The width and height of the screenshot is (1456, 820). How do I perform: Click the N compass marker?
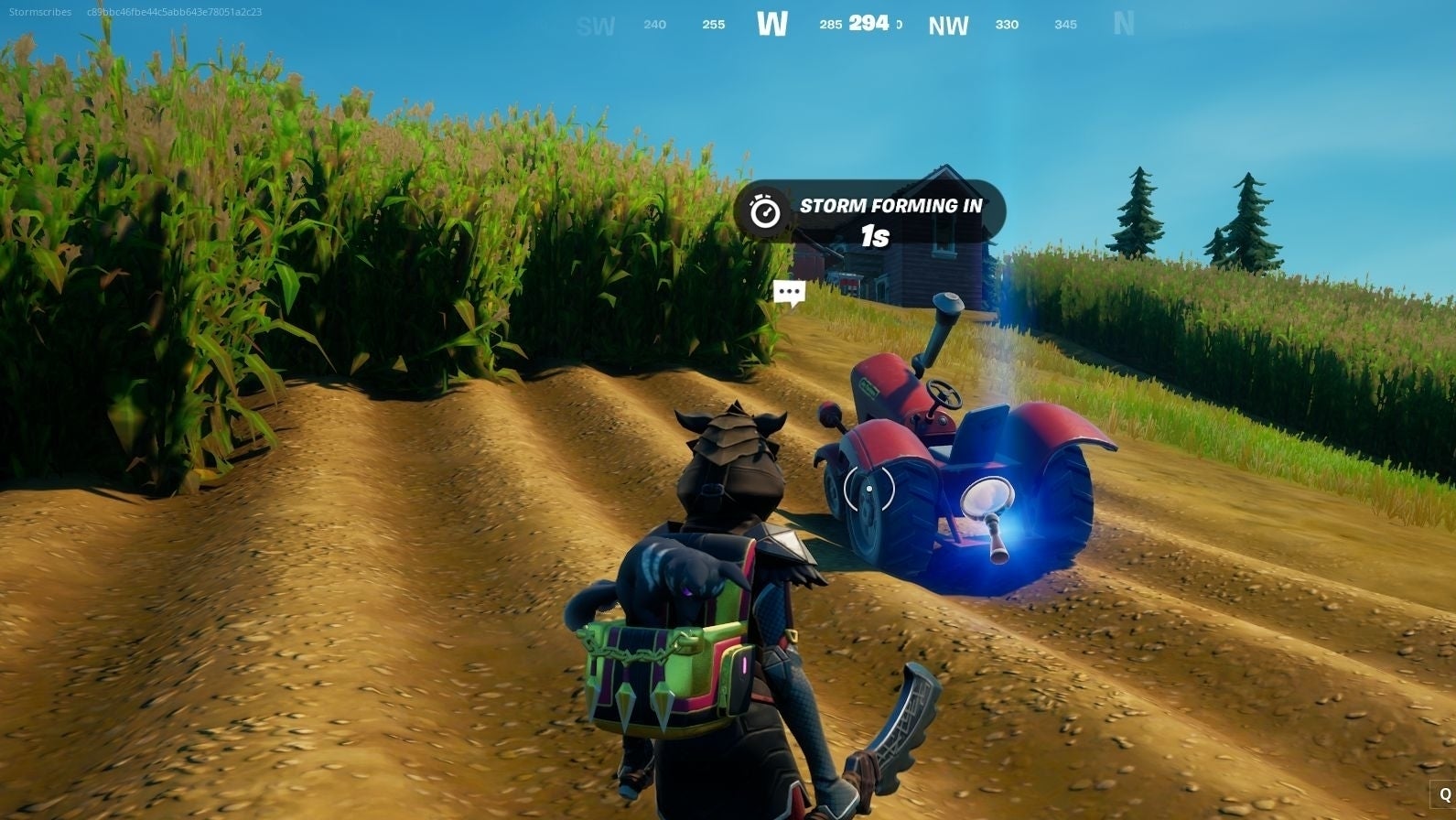pos(1123,25)
